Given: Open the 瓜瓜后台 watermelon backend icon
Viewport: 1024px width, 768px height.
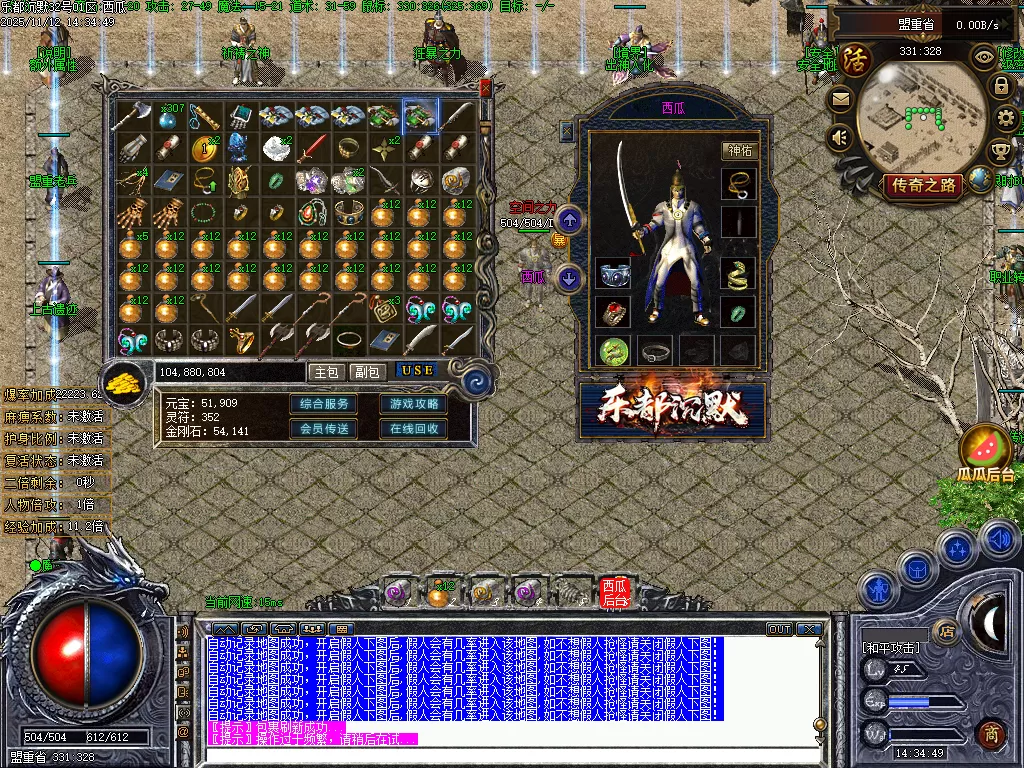Looking at the screenshot, I should (986, 453).
